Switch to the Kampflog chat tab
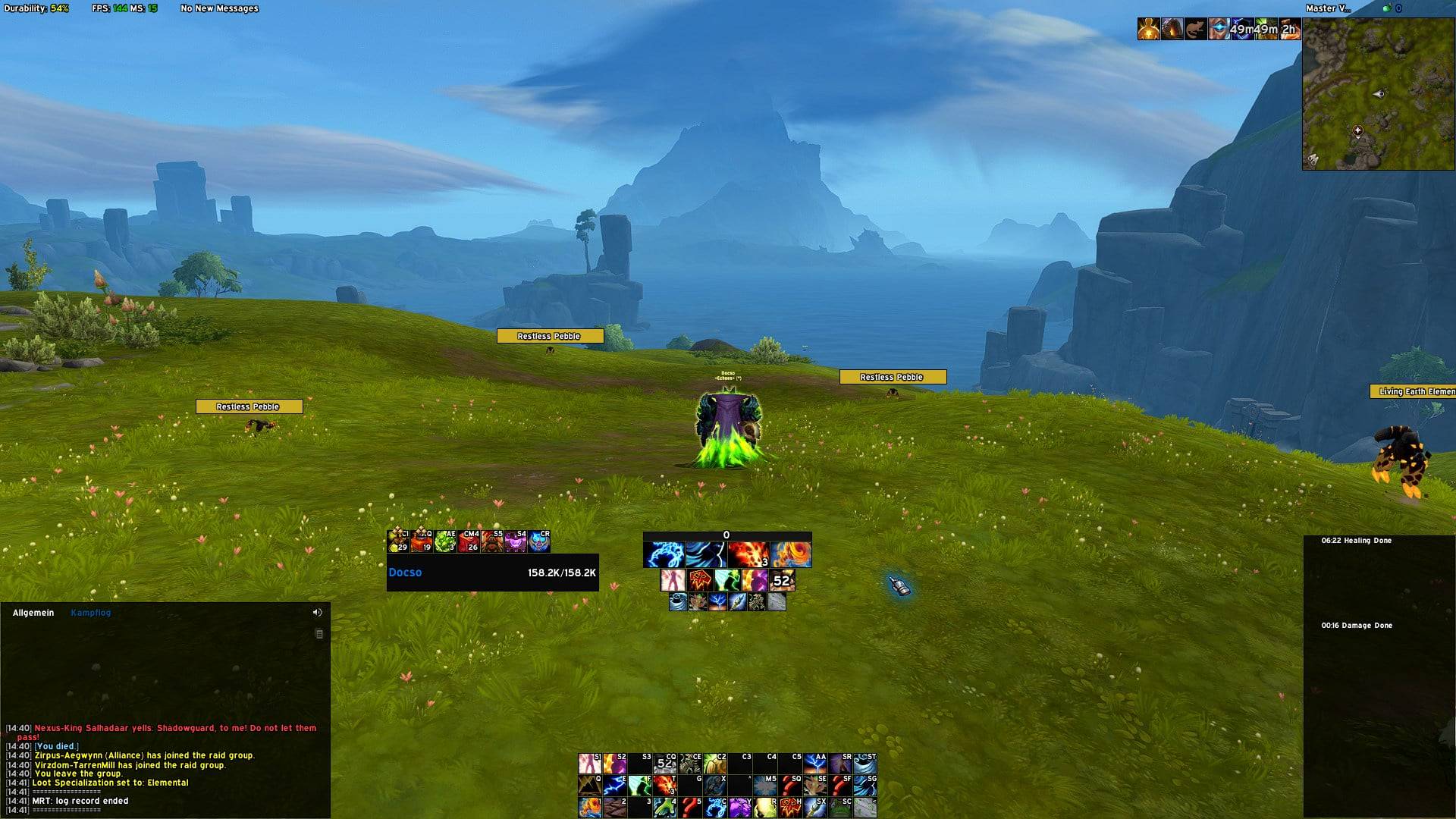 (90, 613)
